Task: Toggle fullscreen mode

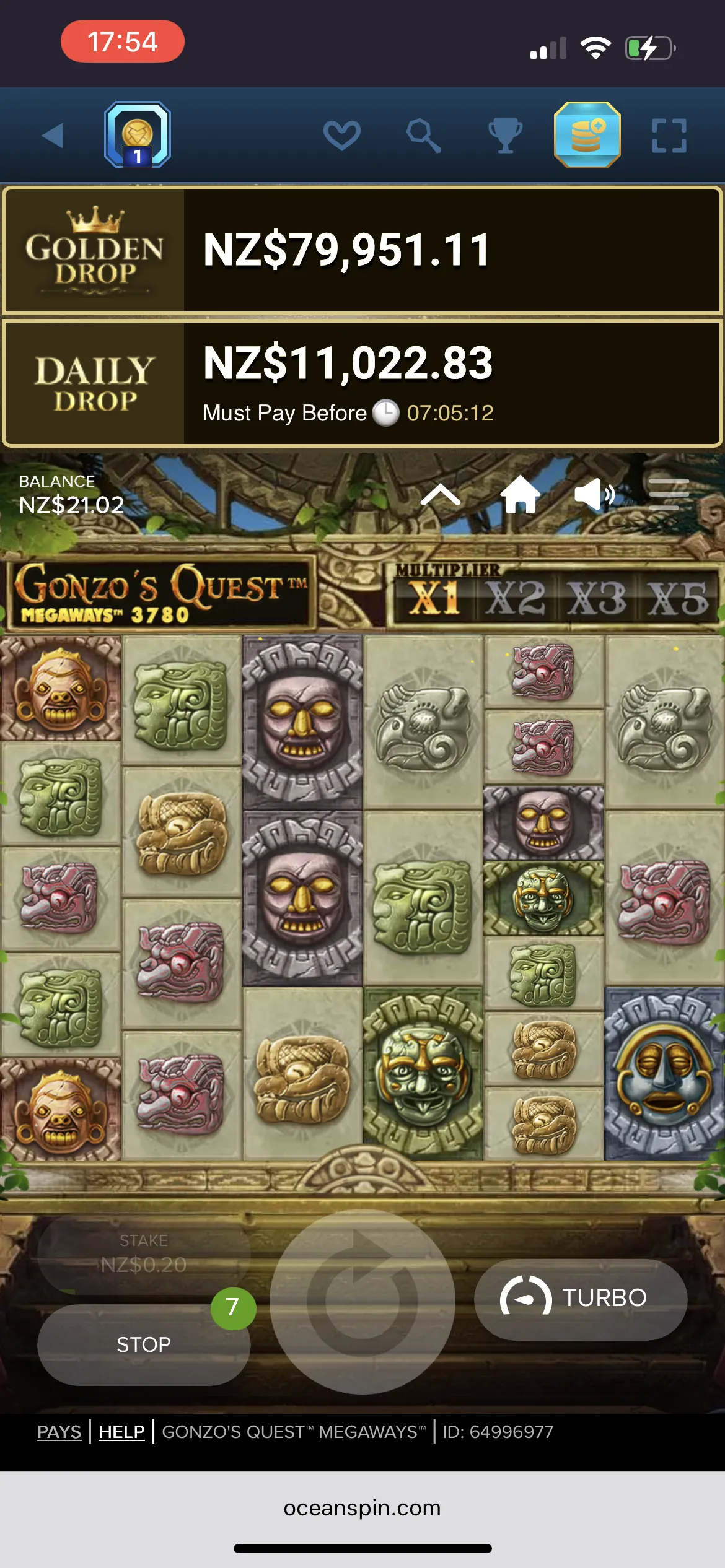Action: coord(669,136)
